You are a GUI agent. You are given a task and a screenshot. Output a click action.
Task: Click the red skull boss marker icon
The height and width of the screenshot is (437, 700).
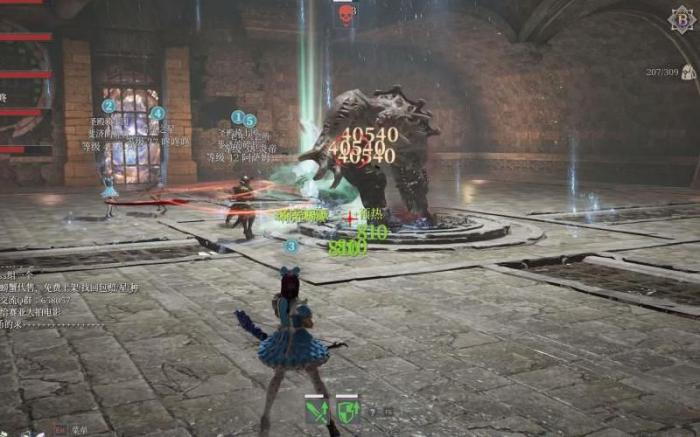tap(346, 14)
